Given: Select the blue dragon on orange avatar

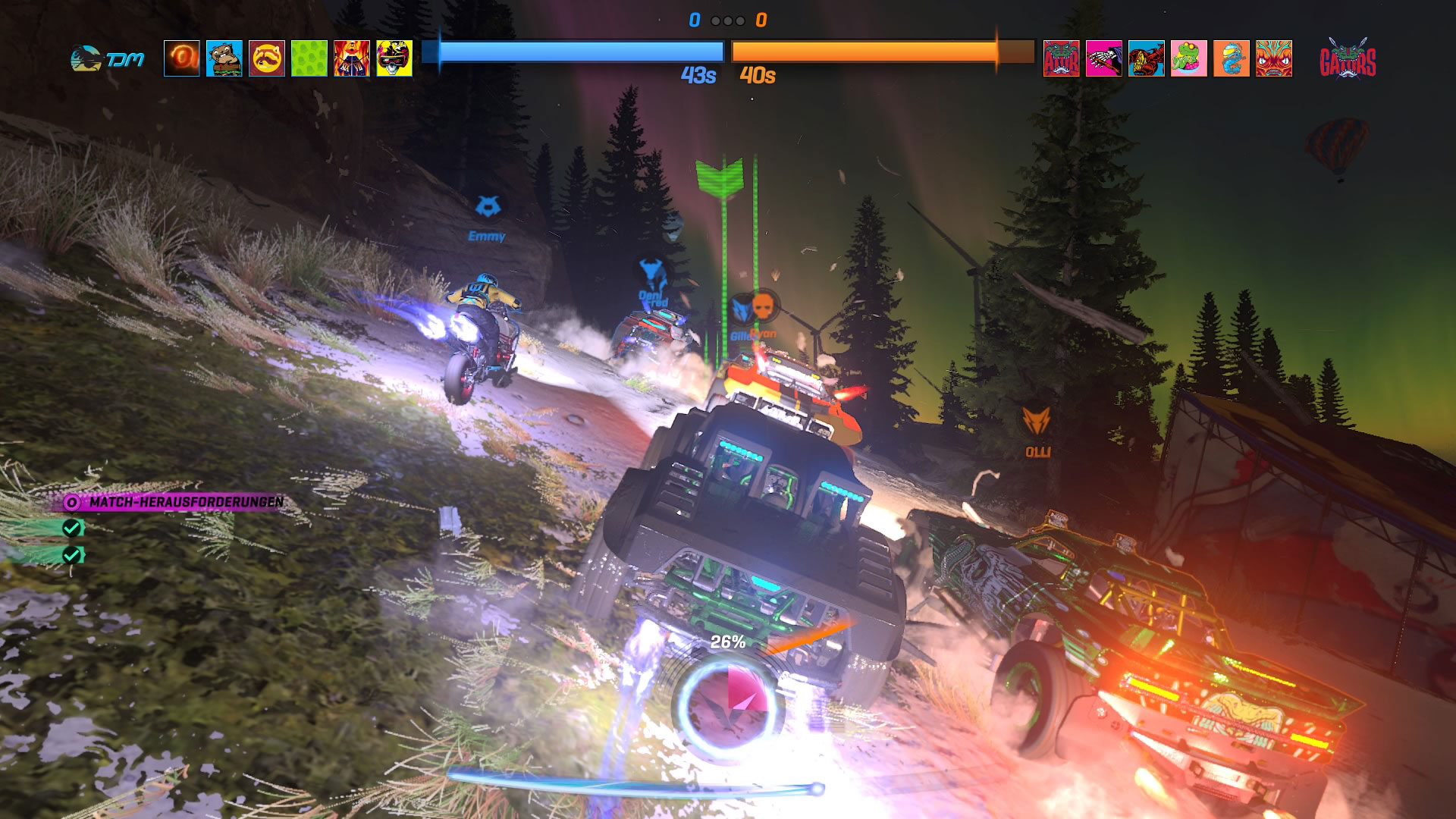Looking at the screenshot, I should point(1232,58).
